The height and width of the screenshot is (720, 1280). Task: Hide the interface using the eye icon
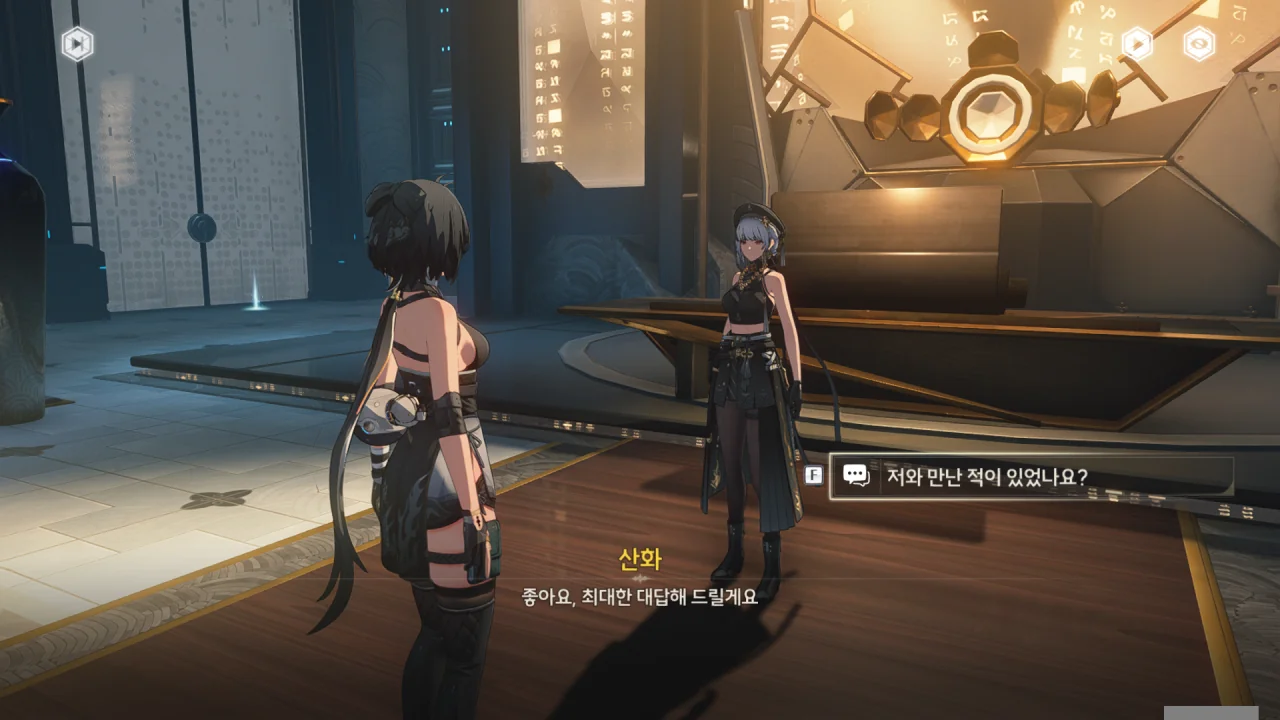click(x=1199, y=44)
